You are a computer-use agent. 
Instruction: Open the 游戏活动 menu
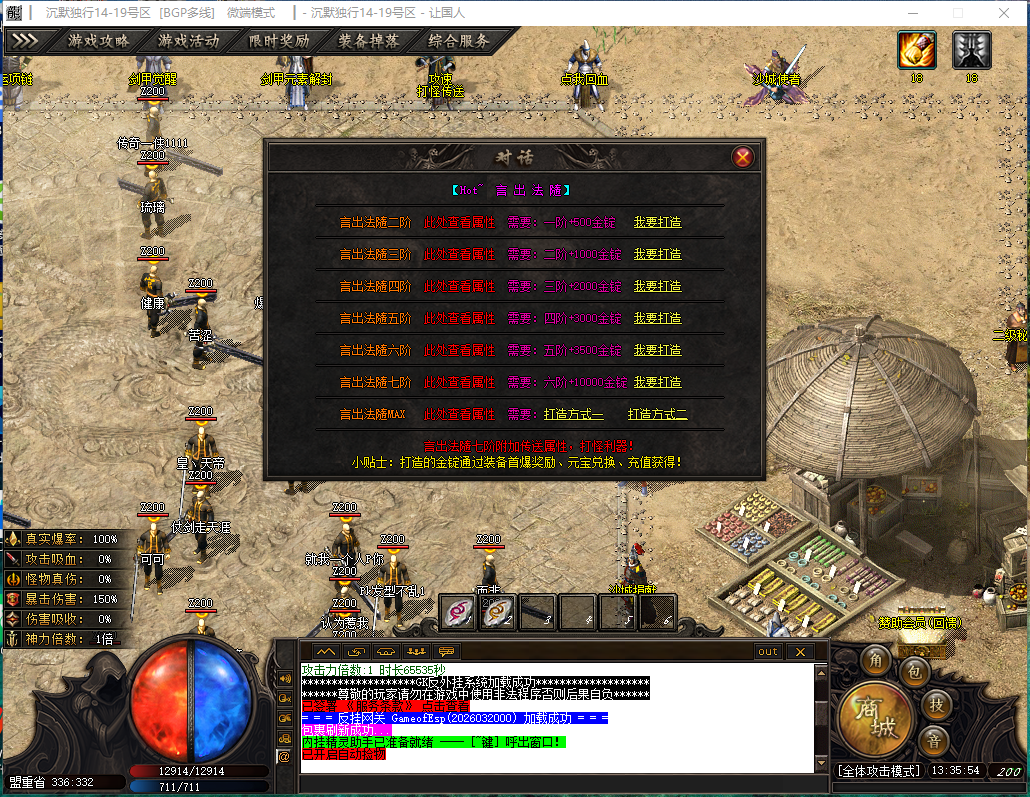(188, 41)
